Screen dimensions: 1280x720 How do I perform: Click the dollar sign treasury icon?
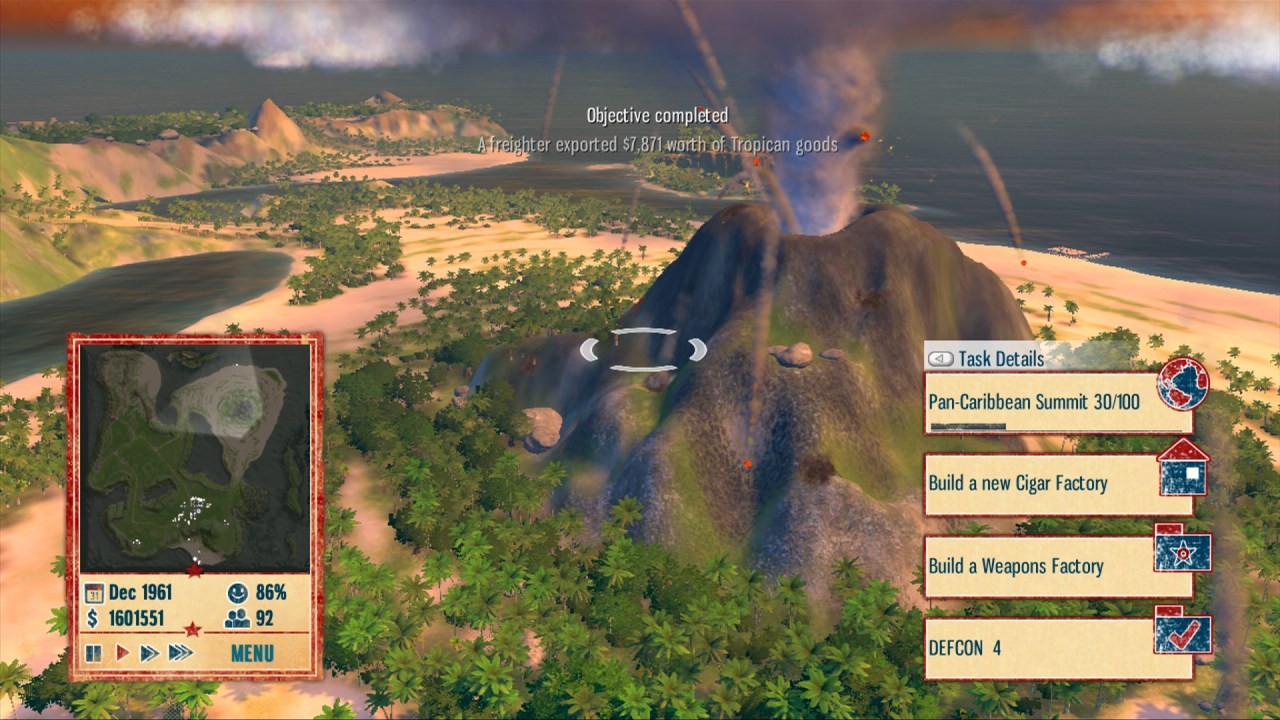point(93,618)
